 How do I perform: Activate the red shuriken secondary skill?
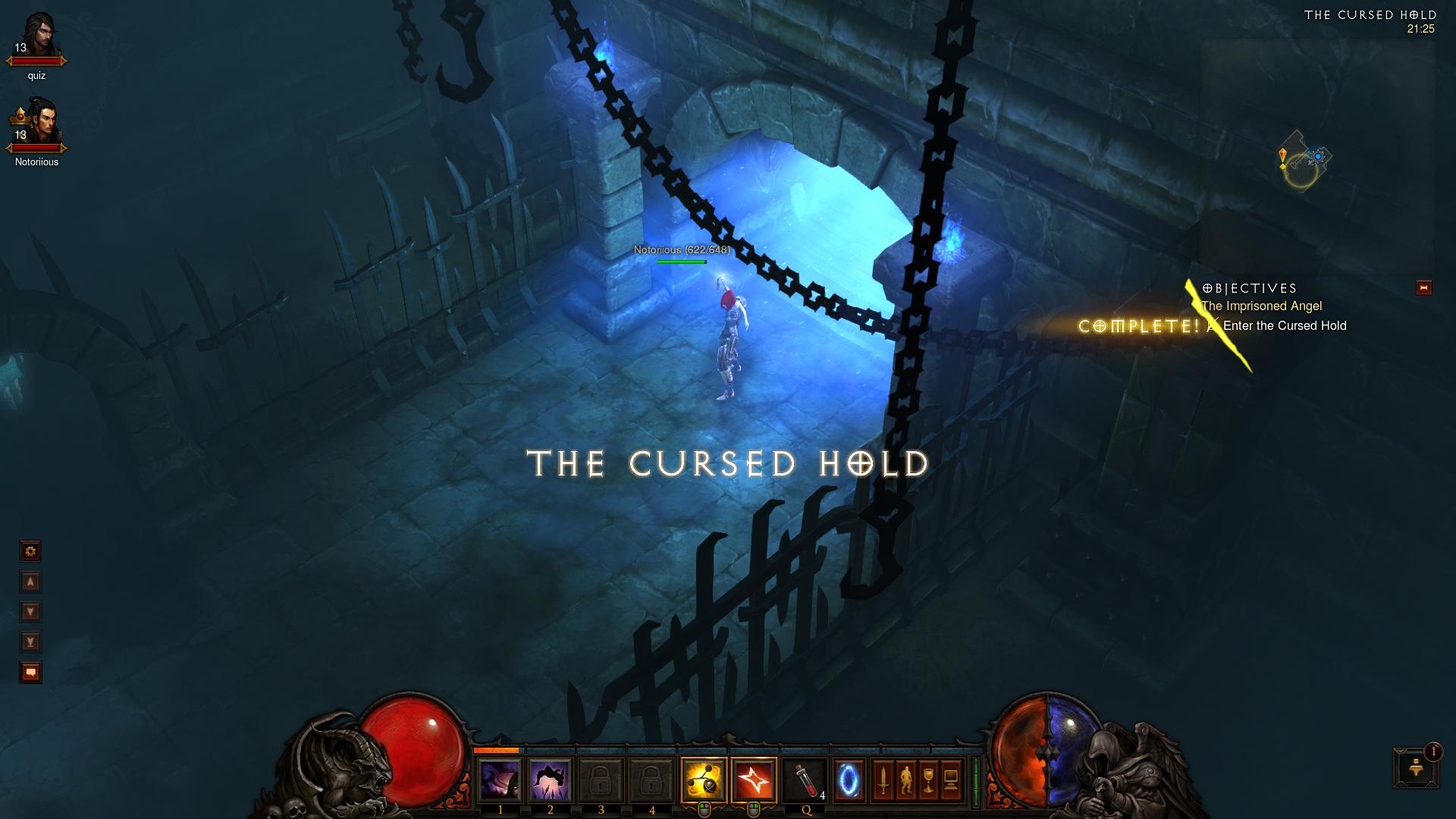pos(754,781)
